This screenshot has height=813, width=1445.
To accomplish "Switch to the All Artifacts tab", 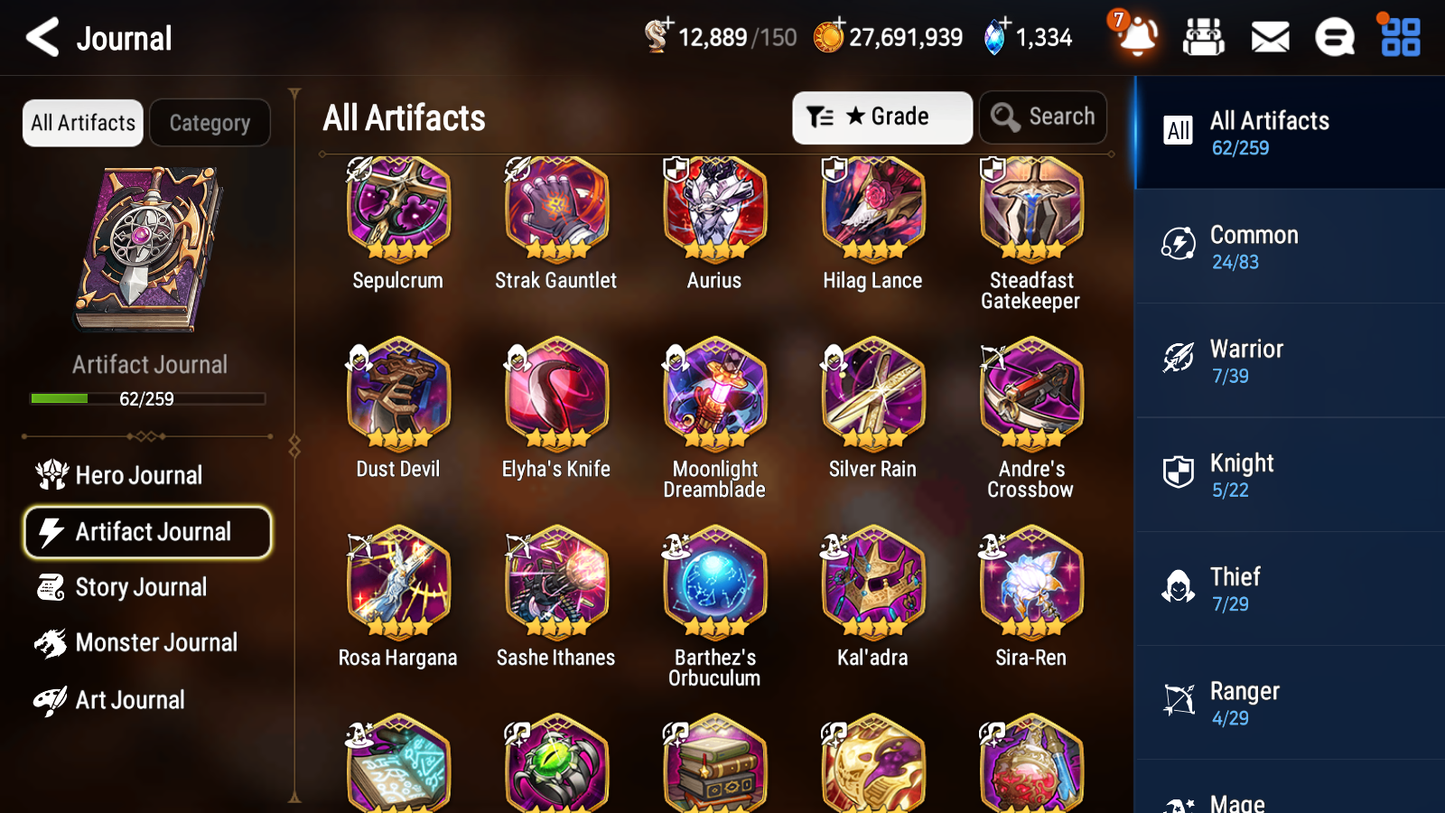I will (82, 123).
